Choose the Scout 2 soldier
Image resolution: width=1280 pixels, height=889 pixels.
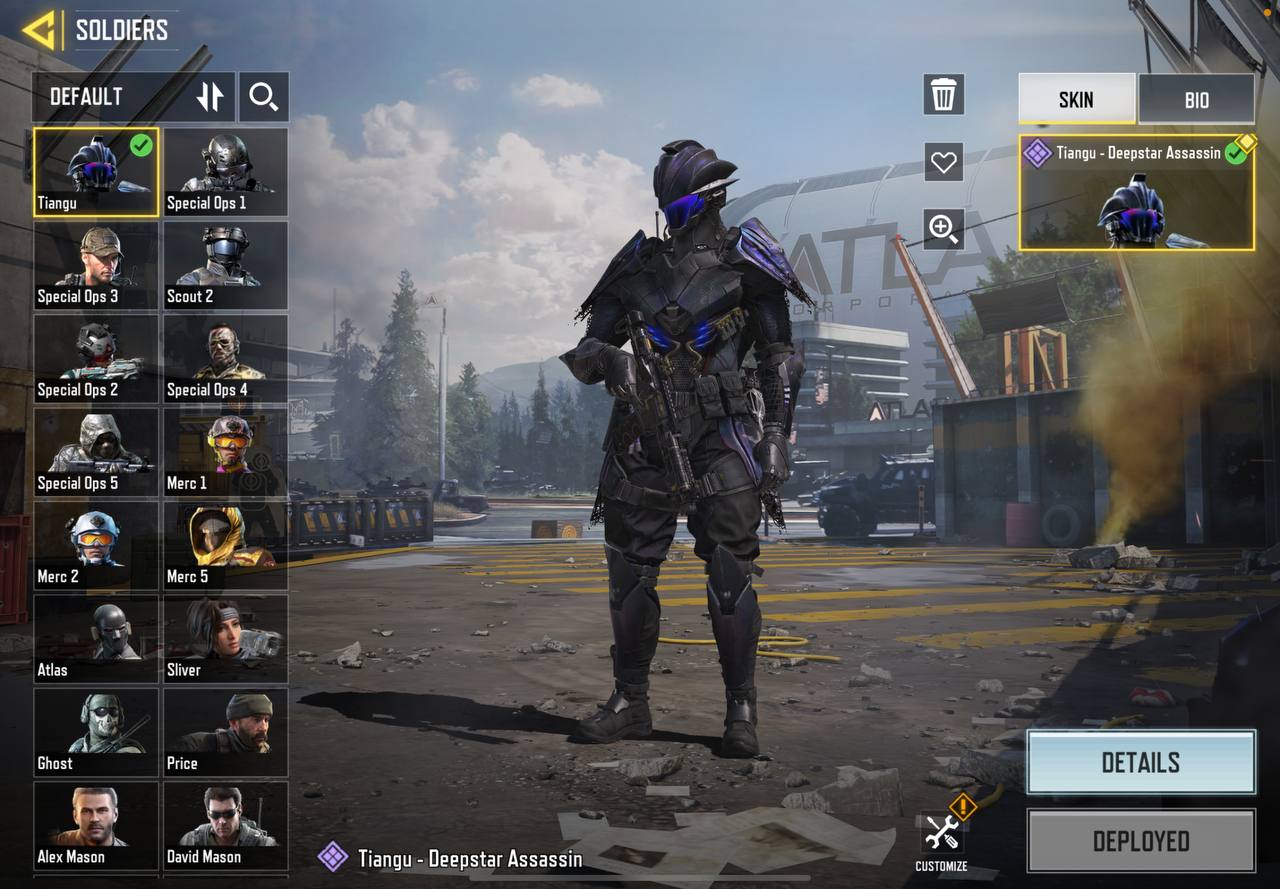point(226,266)
